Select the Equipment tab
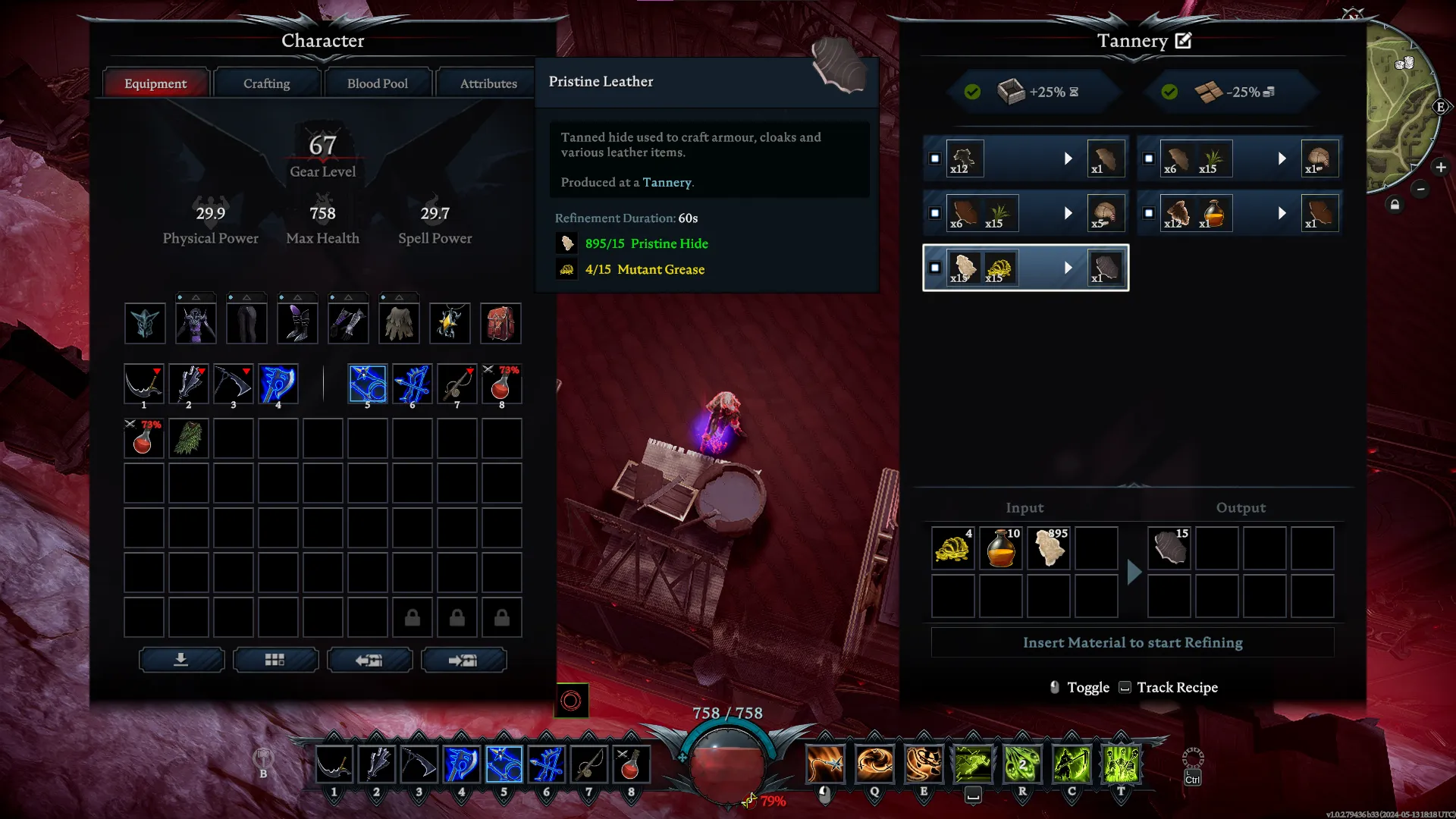Viewport: 1456px width, 819px height. point(155,83)
